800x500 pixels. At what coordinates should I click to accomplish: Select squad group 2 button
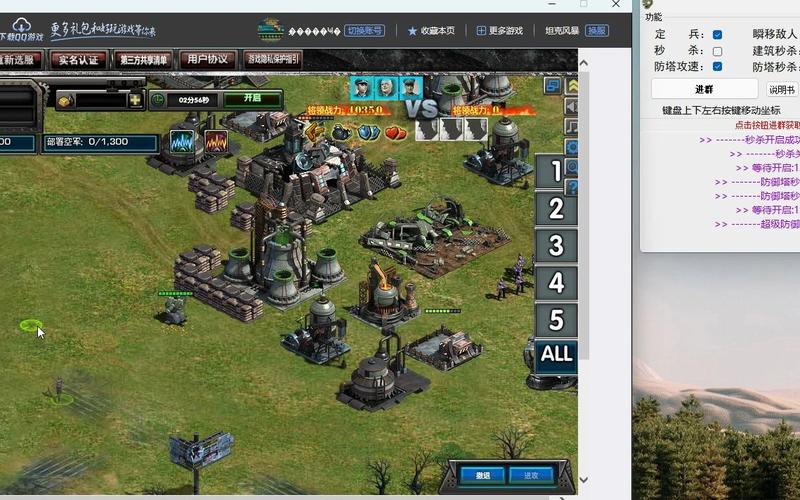coord(556,209)
